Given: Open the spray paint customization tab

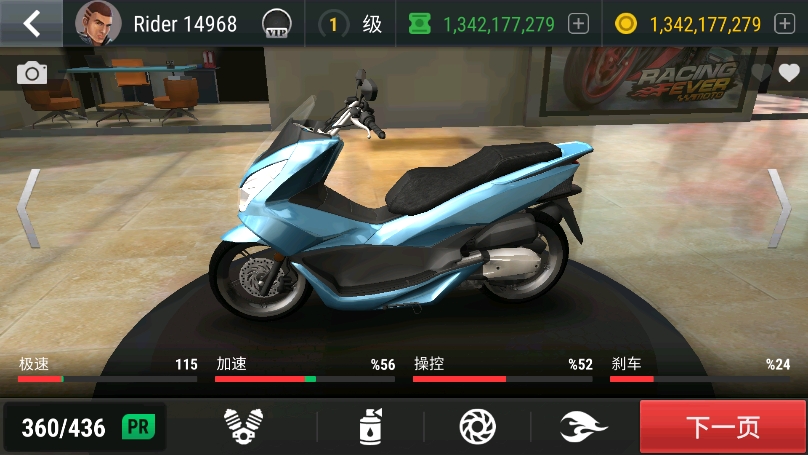Looking at the screenshot, I should pos(371,427).
